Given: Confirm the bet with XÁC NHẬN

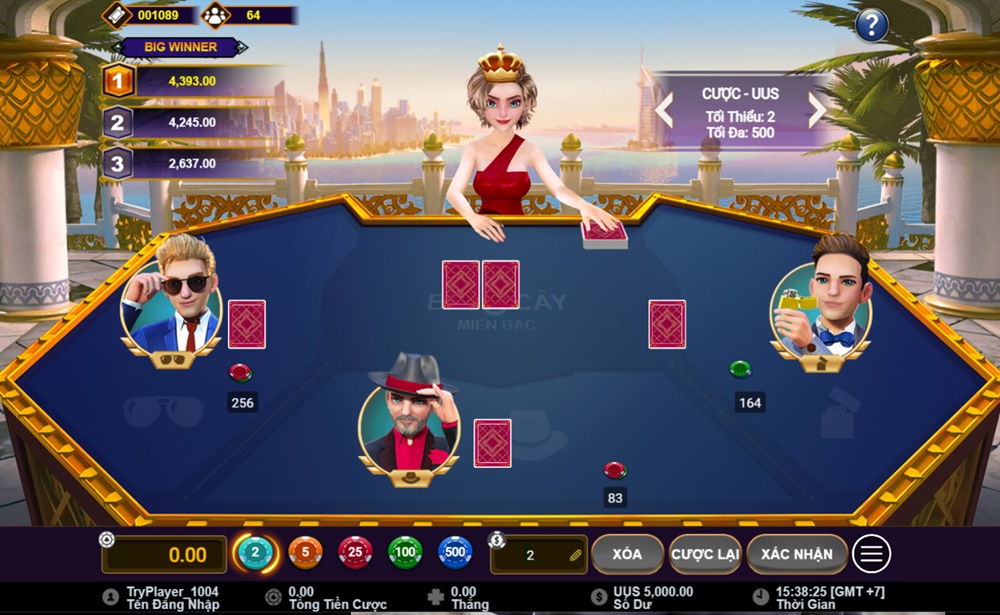Looking at the screenshot, I should [x=796, y=554].
